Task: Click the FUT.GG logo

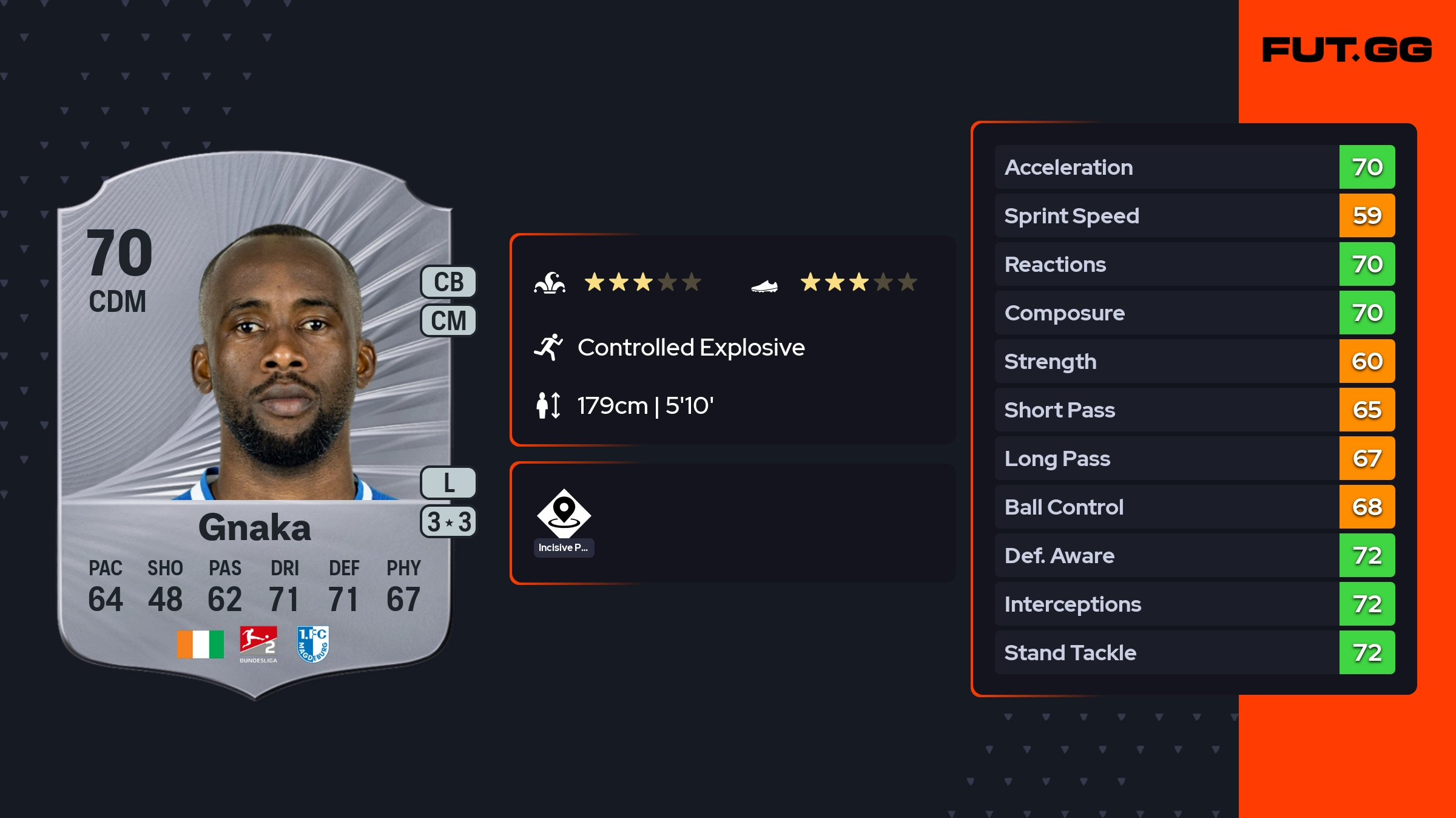Action: pyautogui.click(x=1347, y=50)
